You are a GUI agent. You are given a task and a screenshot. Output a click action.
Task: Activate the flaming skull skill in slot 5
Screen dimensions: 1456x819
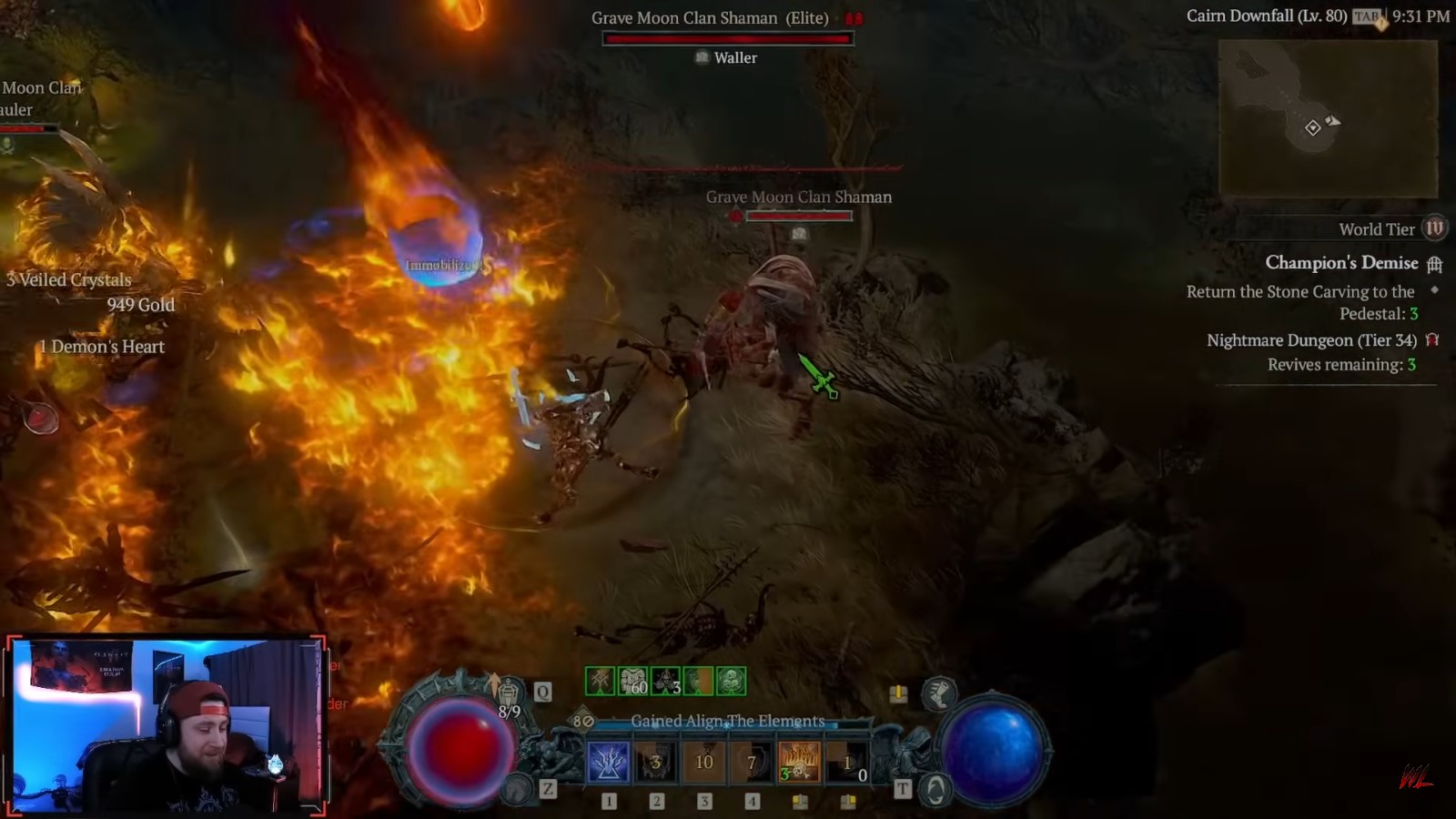[x=800, y=763]
